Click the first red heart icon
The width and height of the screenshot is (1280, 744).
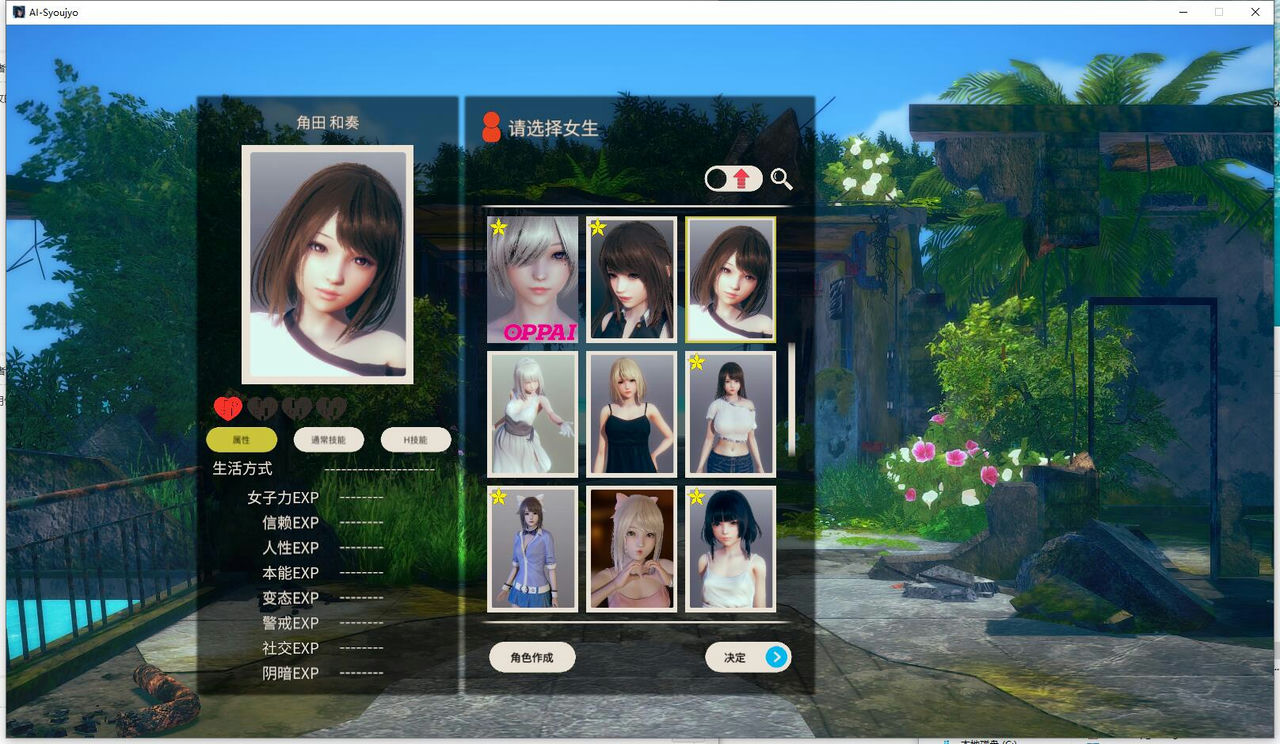coord(230,407)
